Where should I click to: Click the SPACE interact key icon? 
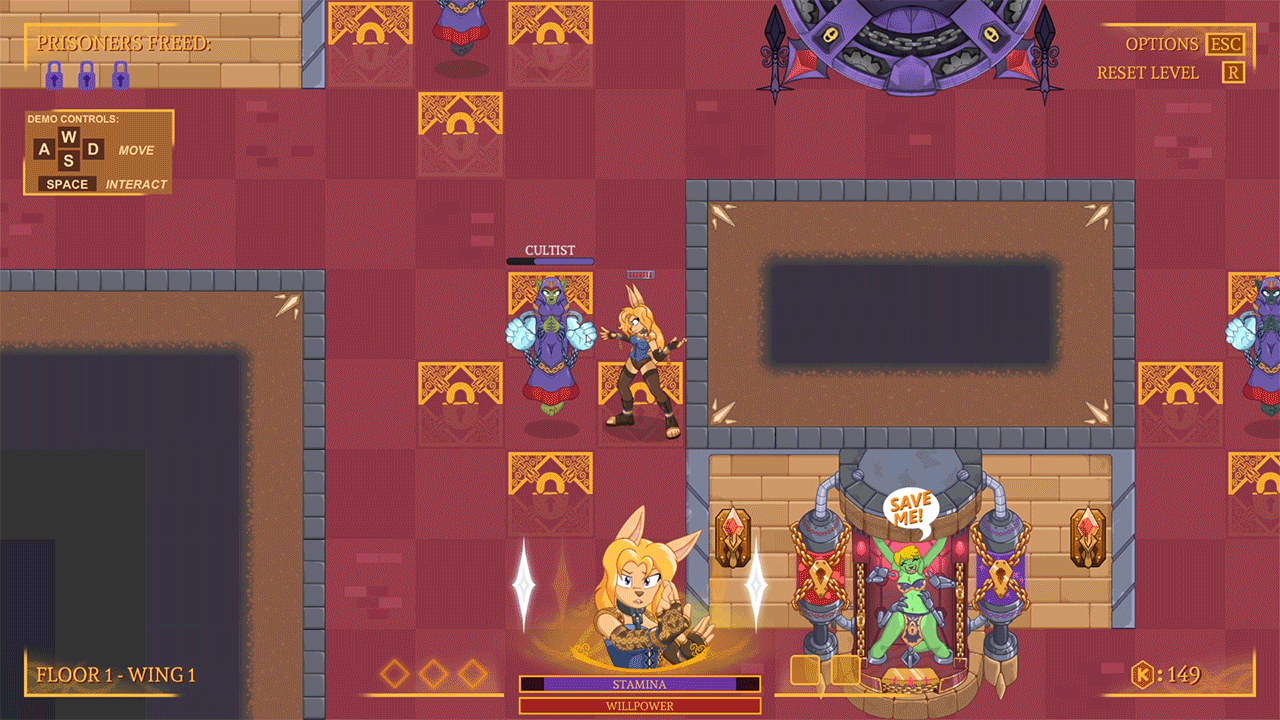(66, 184)
